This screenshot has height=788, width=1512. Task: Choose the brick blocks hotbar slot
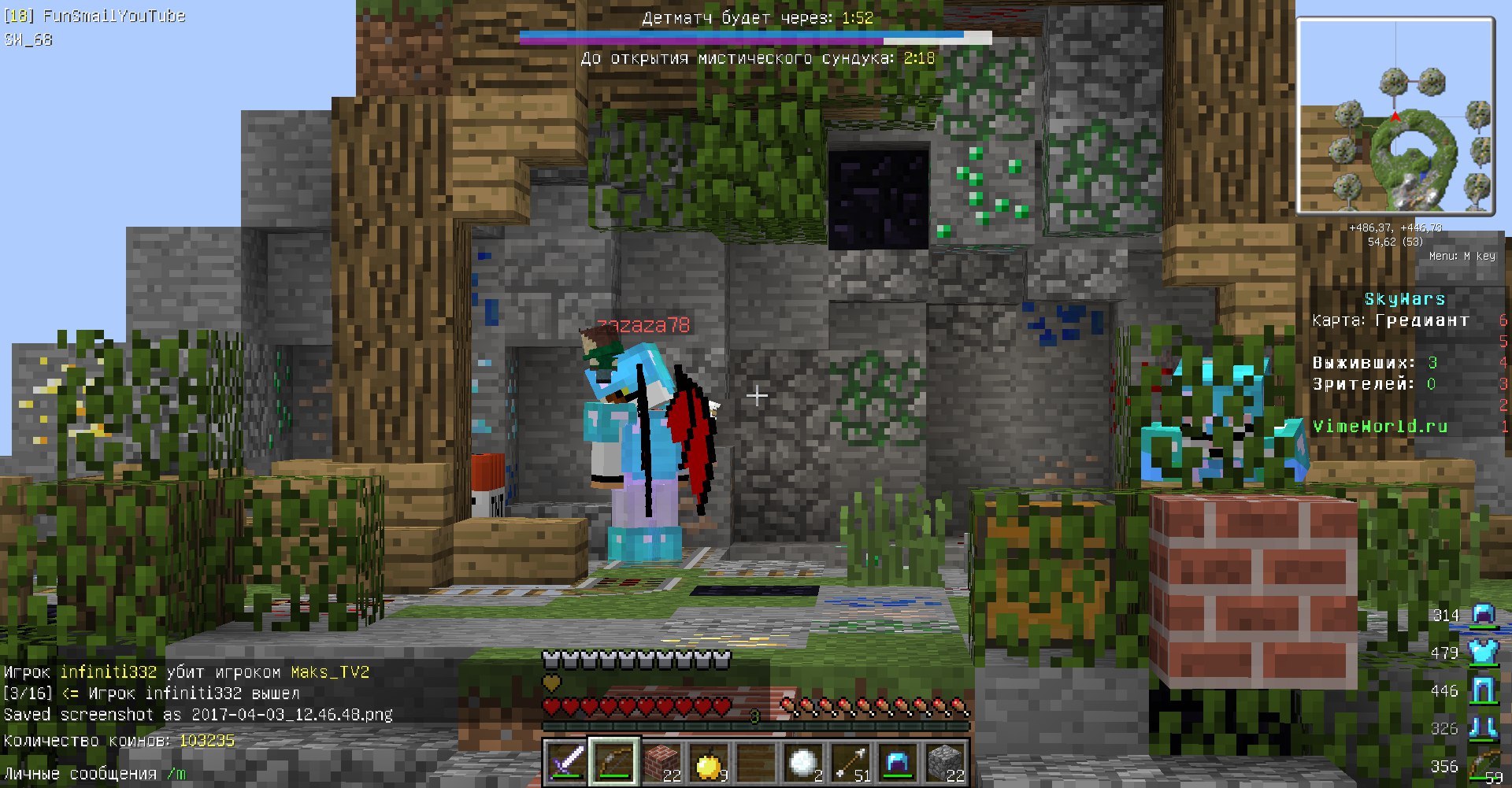click(661, 762)
